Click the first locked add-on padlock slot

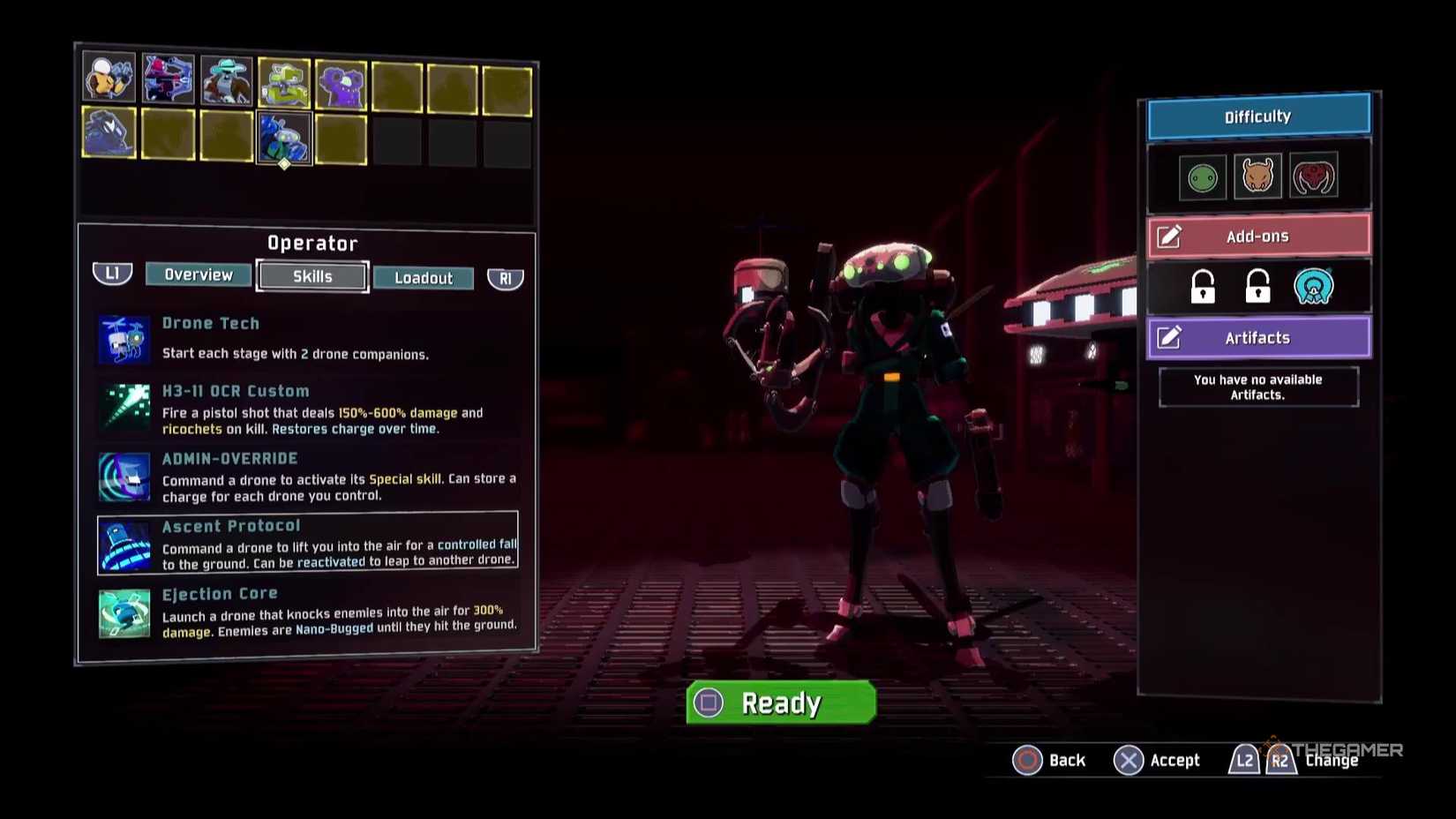click(1203, 286)
